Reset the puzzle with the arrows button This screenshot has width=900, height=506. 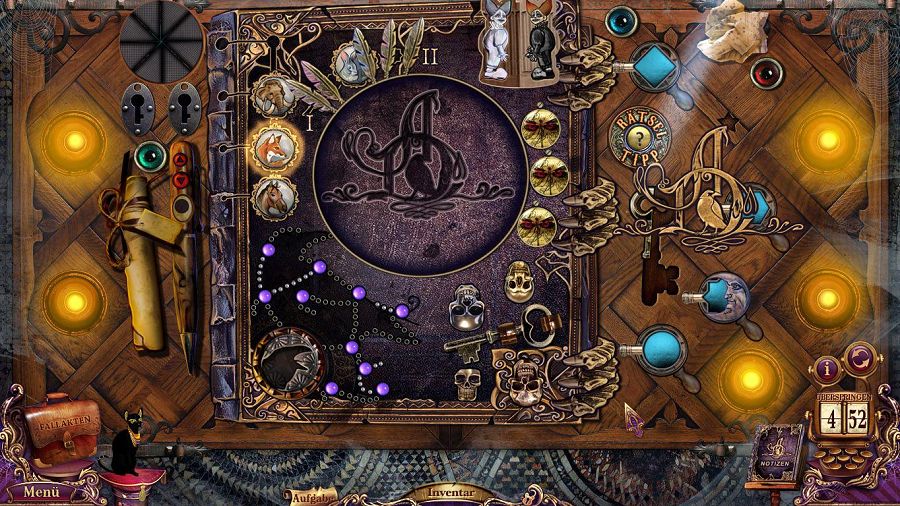point(860,359)
